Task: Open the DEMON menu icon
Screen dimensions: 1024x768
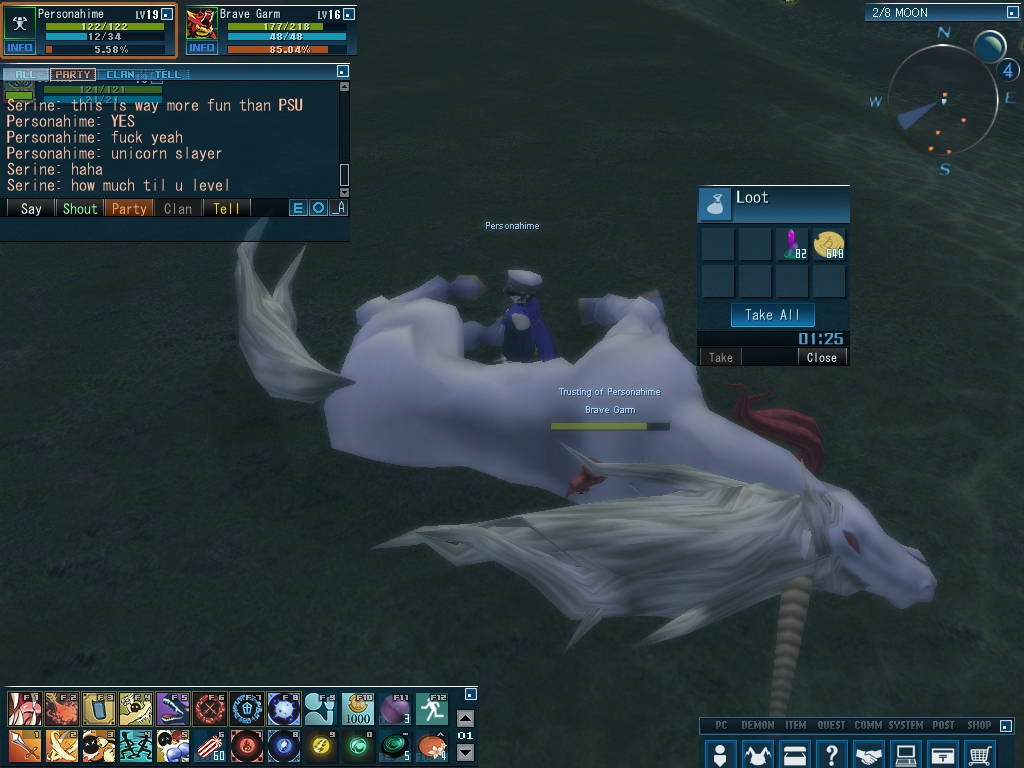Action: click(757, 754)
